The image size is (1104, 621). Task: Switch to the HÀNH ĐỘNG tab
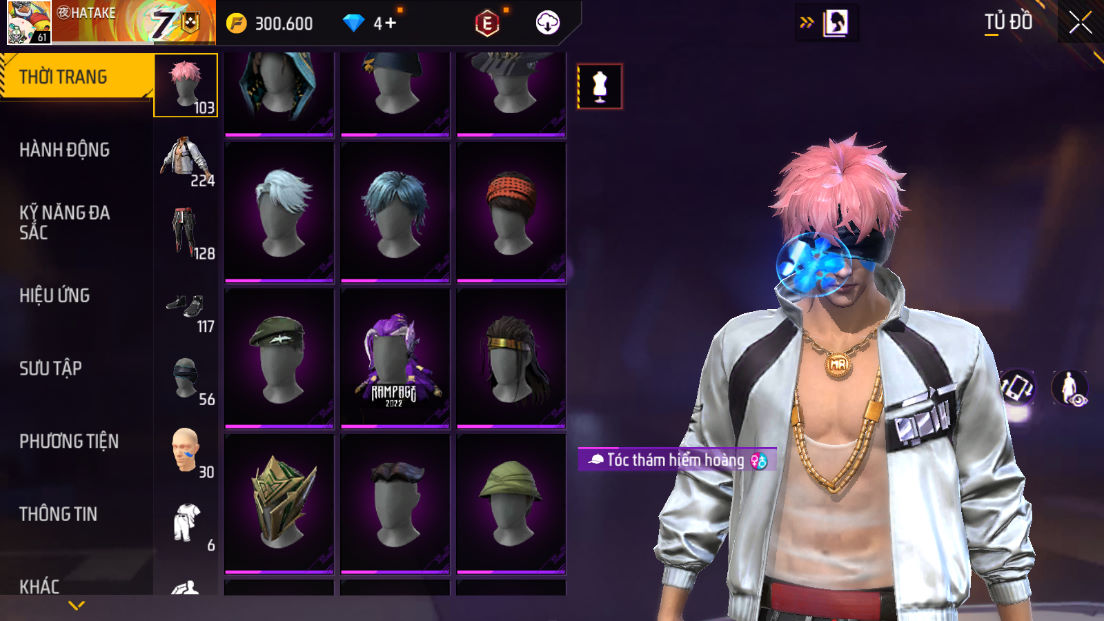[65, 150]
